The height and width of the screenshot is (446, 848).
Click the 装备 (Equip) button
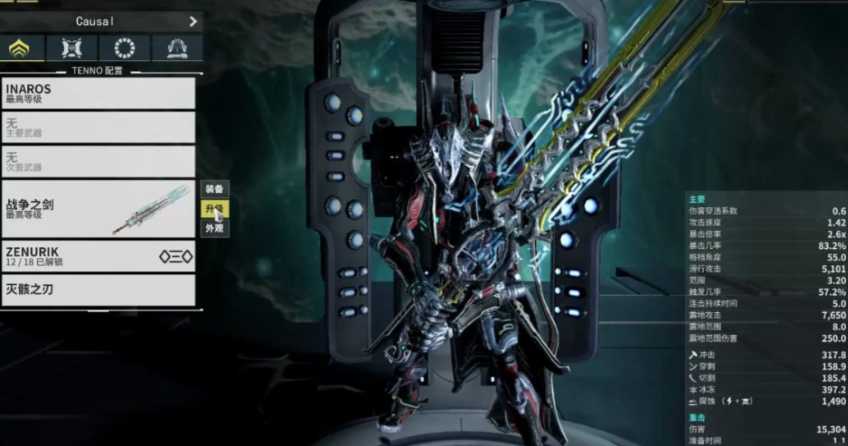click(x=215, y=189)
